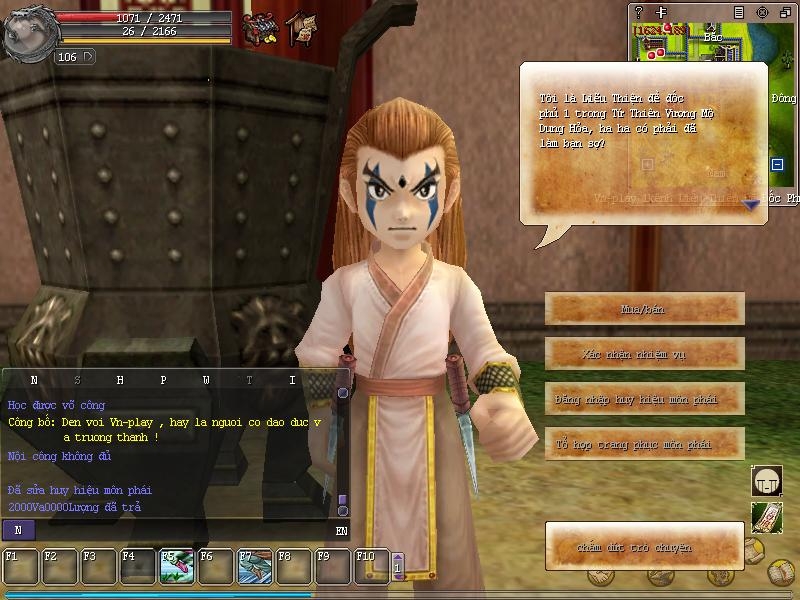800x600 pixels.
Task: Use the skill in the F7 slot
Action: [x=254, y=566]
